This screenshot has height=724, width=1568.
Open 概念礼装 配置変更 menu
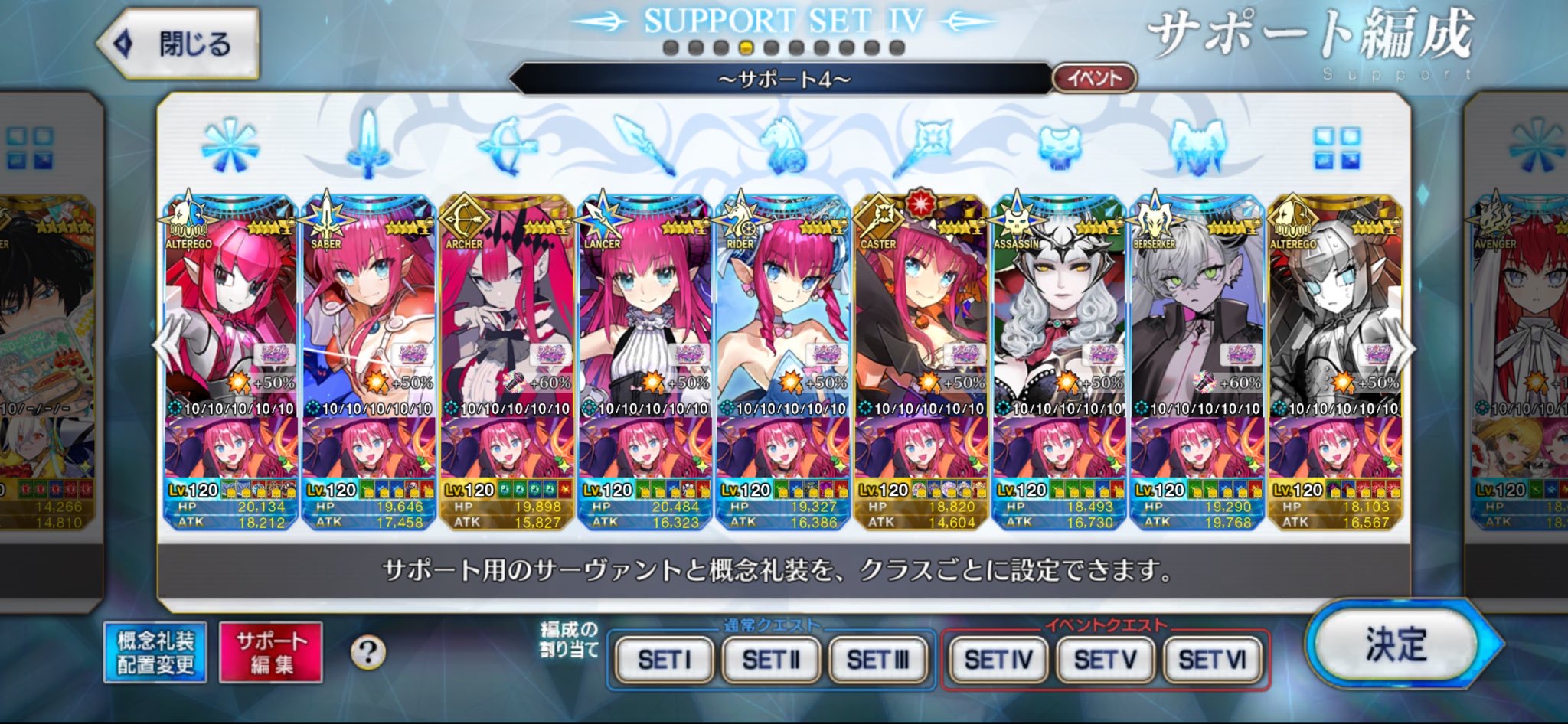tap(155, 652)
